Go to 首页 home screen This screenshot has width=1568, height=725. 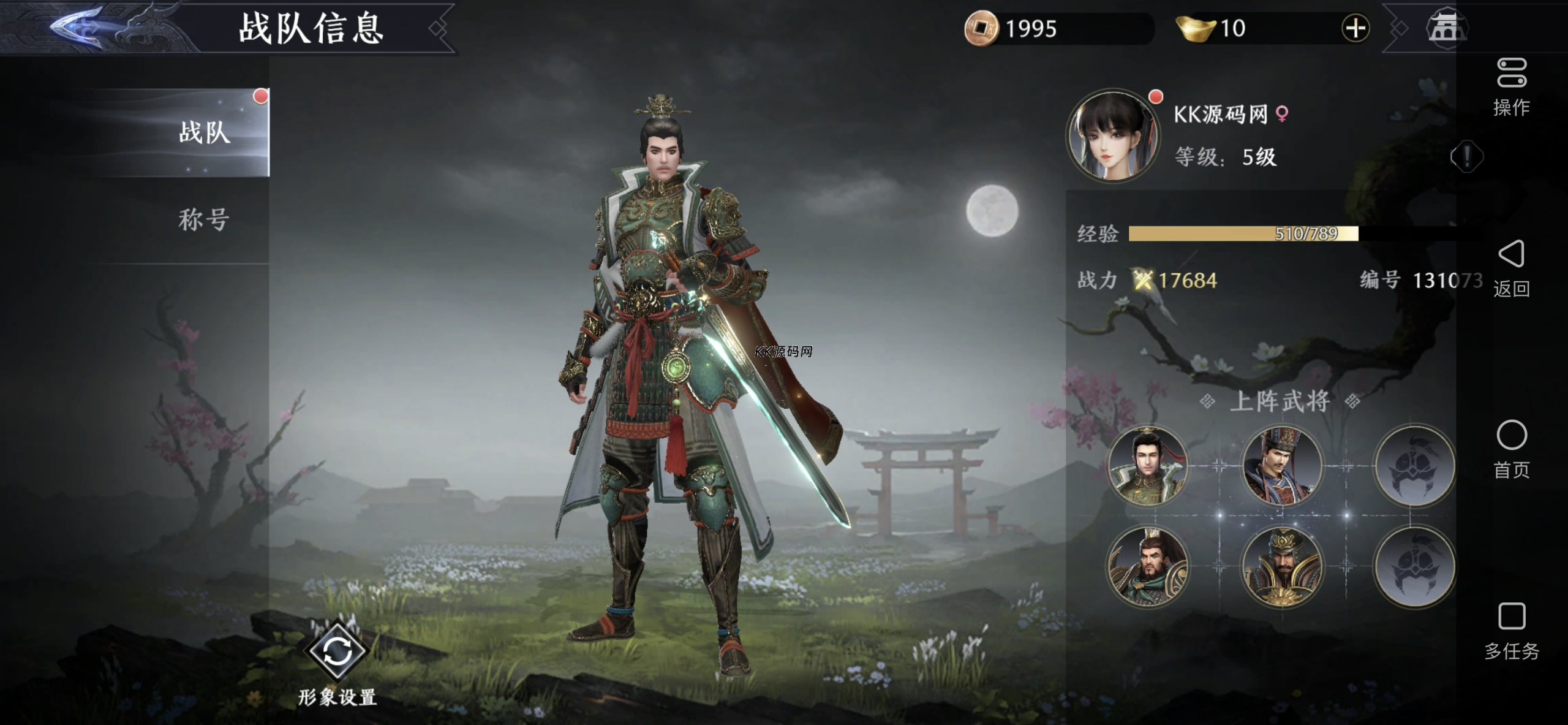[x=1512, y=448]
